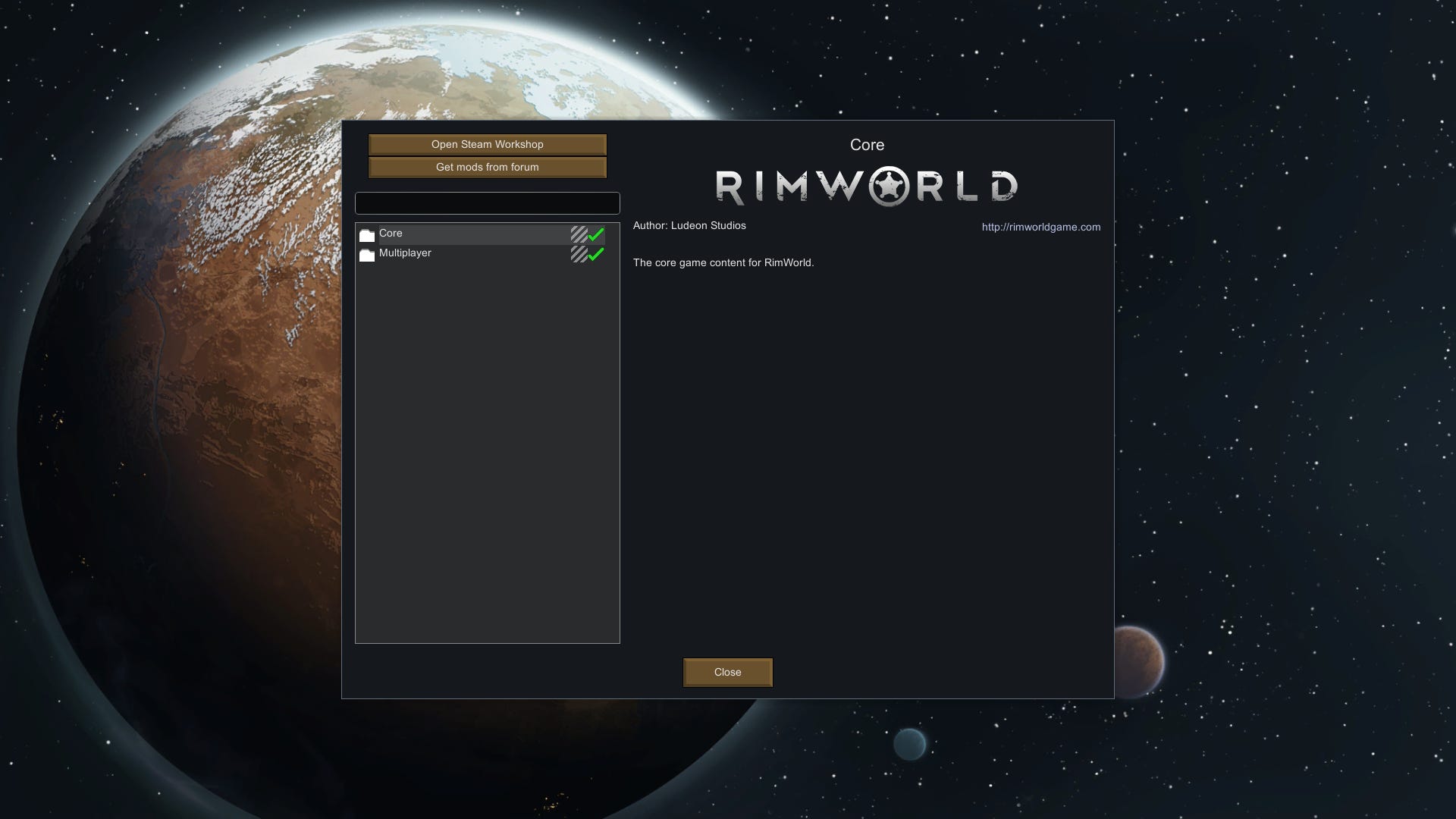This screenshot has width=1456, height=819.
Task: Visit the rimworldgame.com link
Action: coord(1040,227)
